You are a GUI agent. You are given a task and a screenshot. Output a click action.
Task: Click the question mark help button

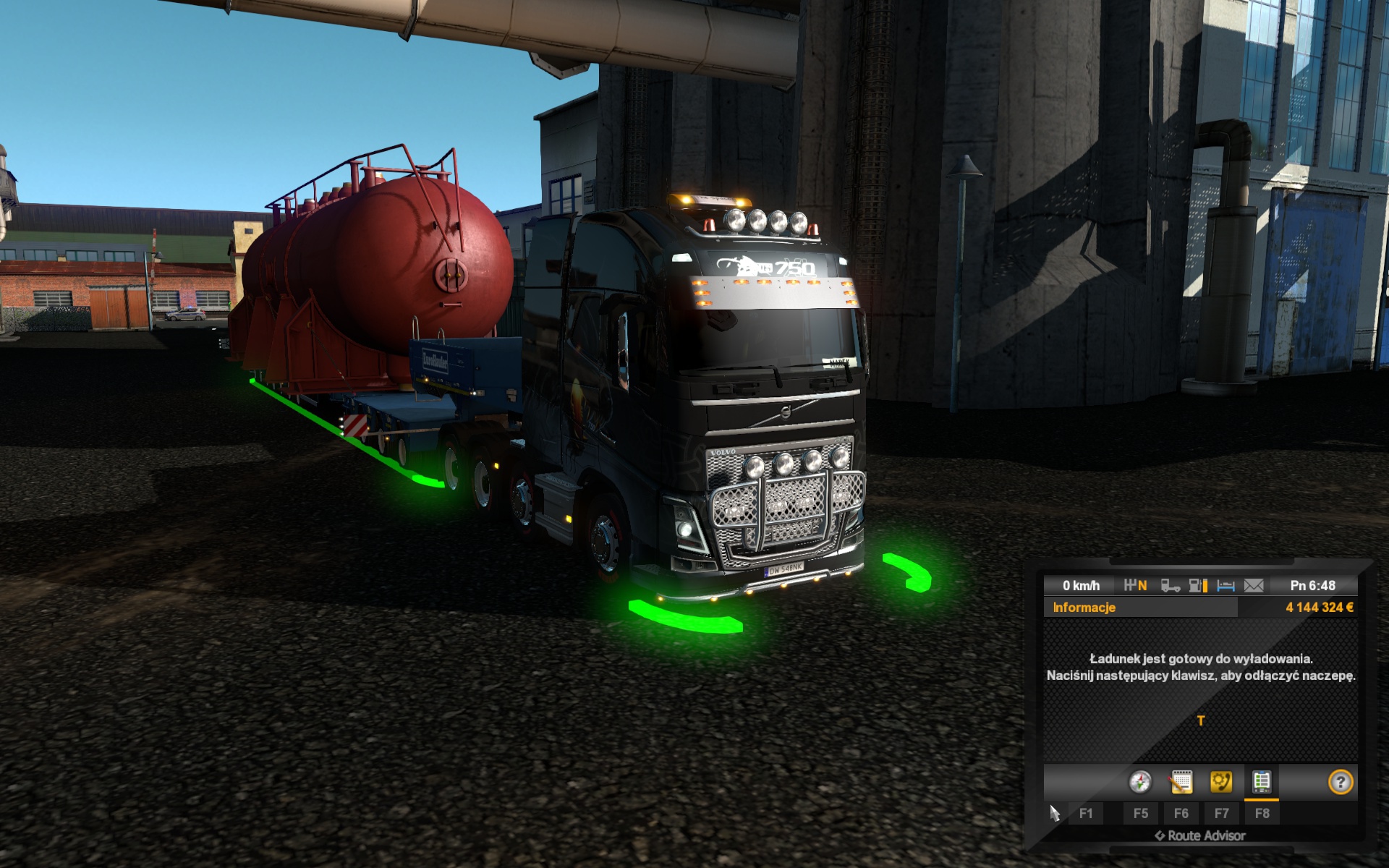pos(1341,782)
